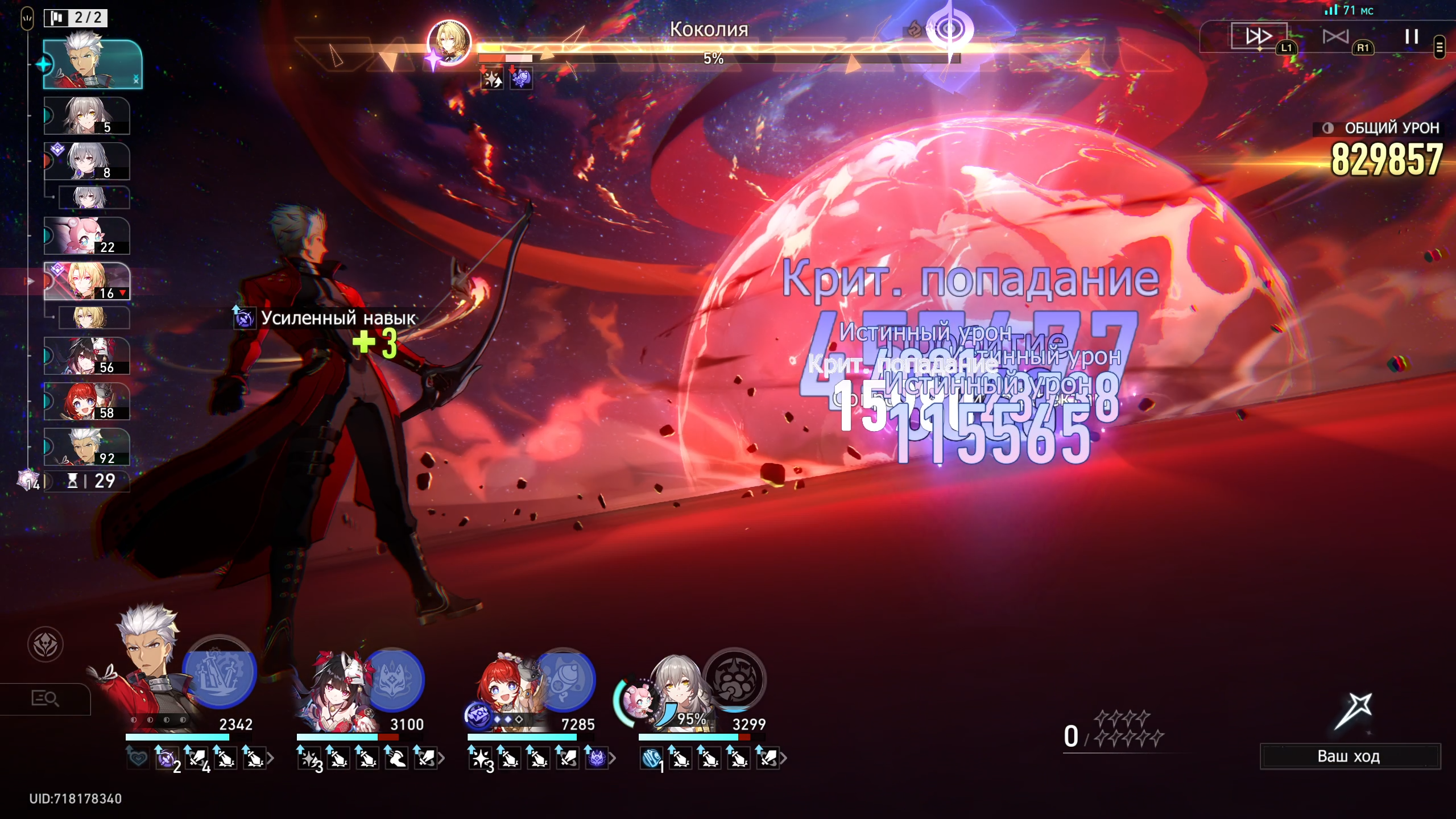Open the side menu handle at top right
The width and height of the screenshot is (1456, 819).
[x=1440, y=47]
